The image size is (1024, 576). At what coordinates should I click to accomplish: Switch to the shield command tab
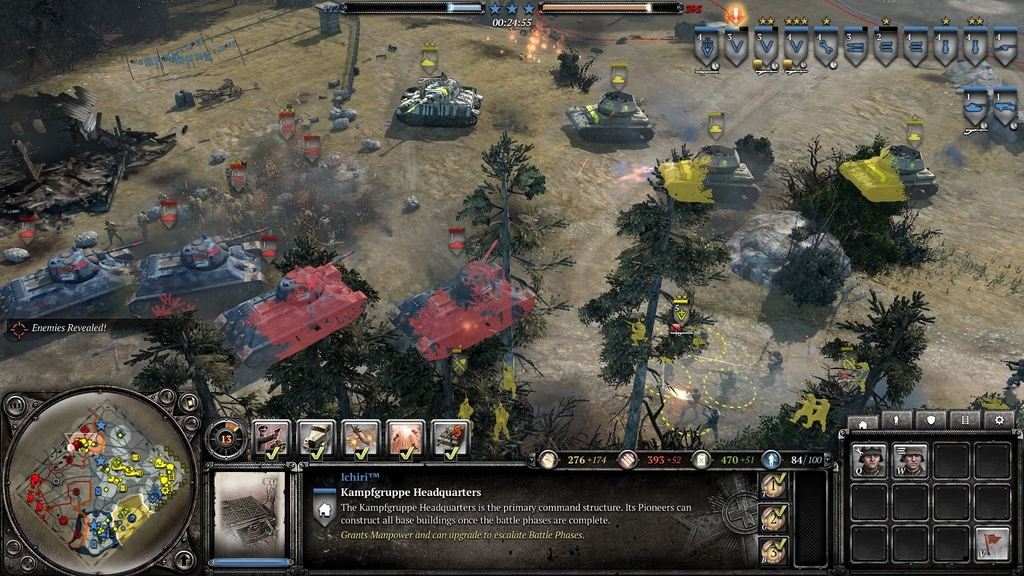[x=931, y=421]
